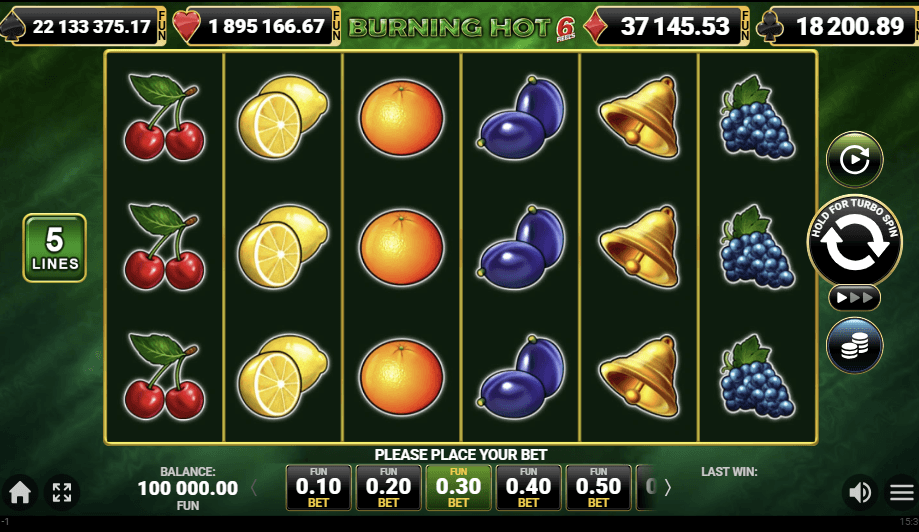The image size is (919, 532).
Task: Toggle fullscreen mode
Action: click(62, 491)
